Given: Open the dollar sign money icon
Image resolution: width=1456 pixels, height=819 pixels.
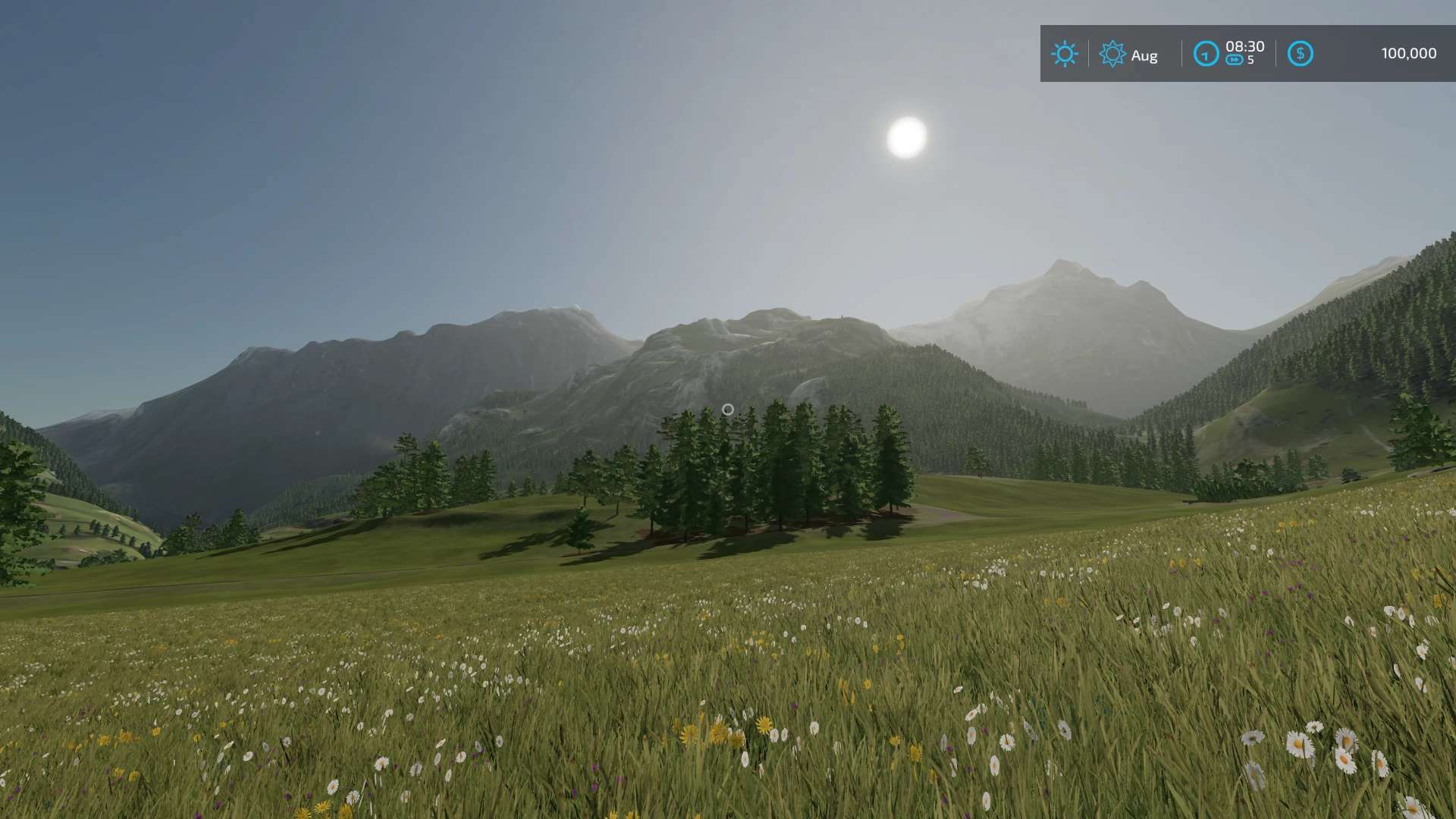Looking at the screenshot, I should [x=1300, y=54].
